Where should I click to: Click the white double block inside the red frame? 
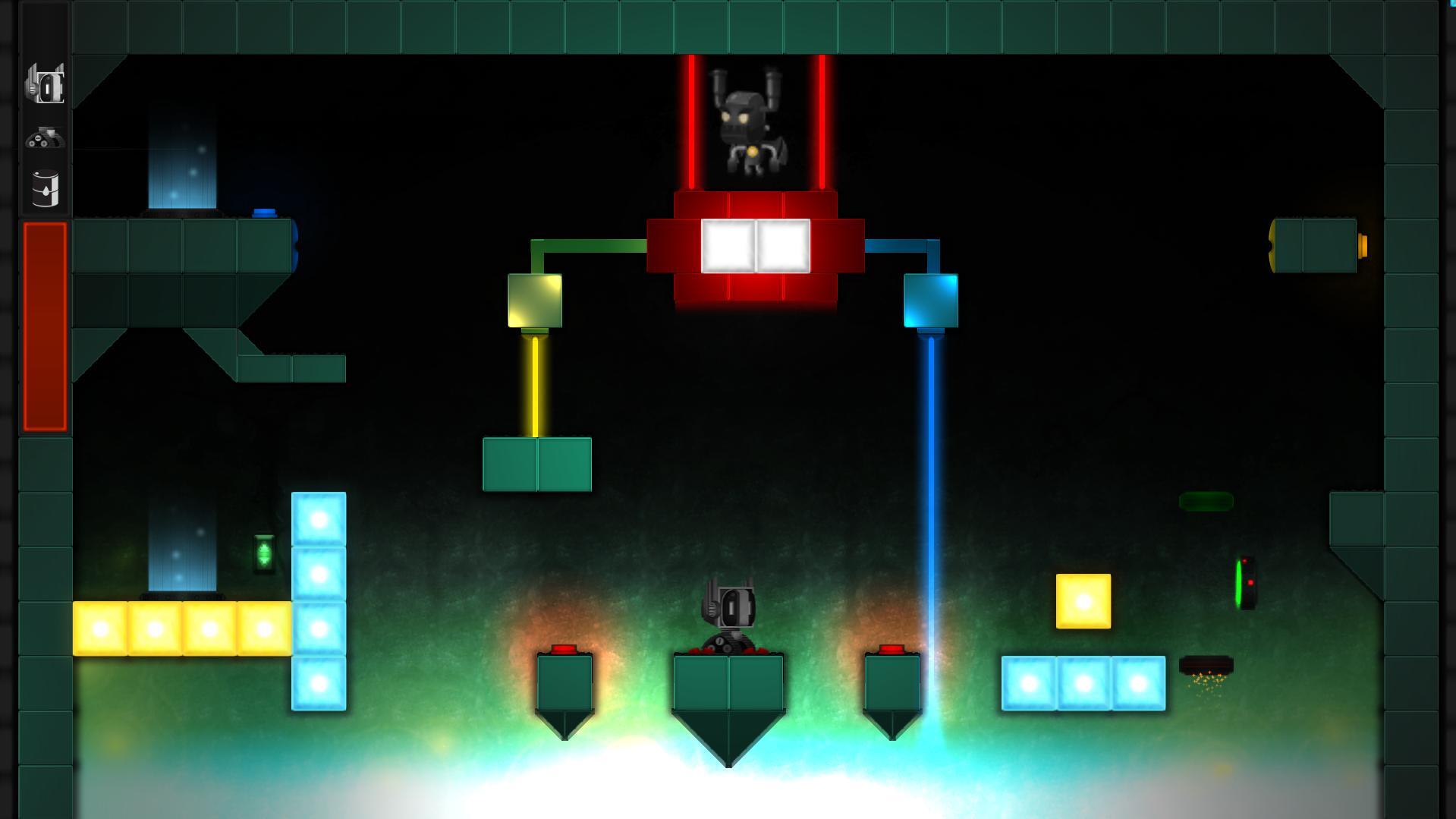coord(756,245)
